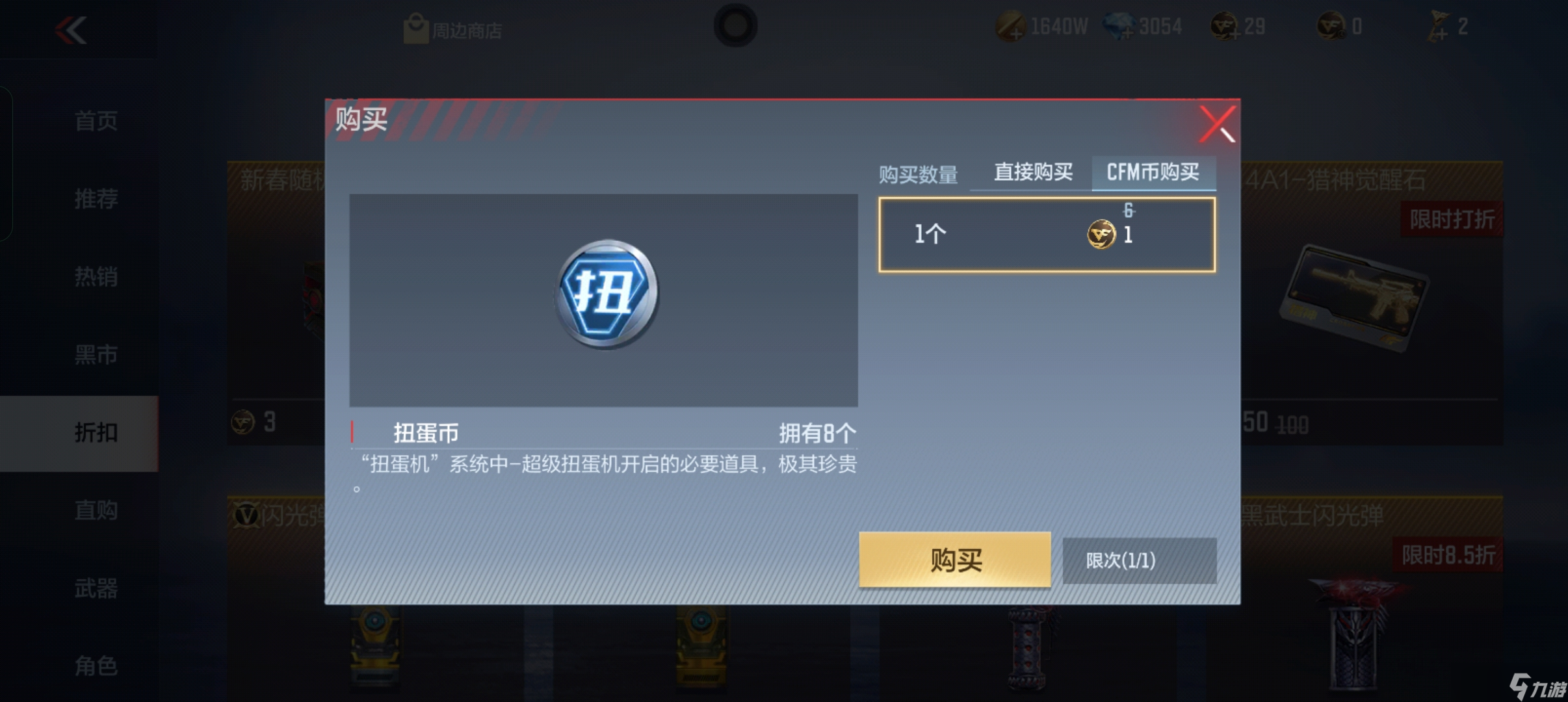This screenshot has height=702, width=1568.
Task: Switch to the CFM币购买 purchase tab
Action: click(x=1154, y=172)
